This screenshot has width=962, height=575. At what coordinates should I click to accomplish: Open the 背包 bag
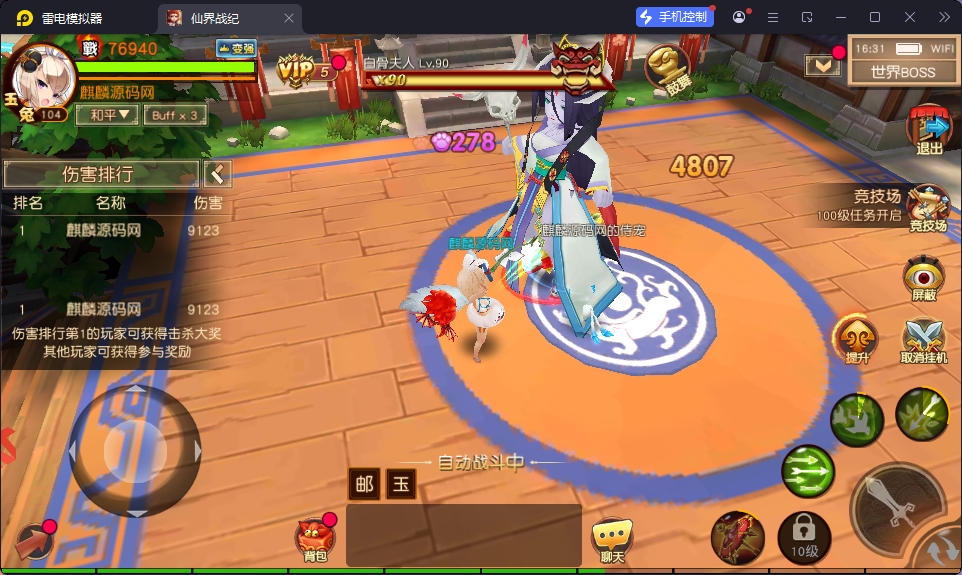[x=315, y=539]
